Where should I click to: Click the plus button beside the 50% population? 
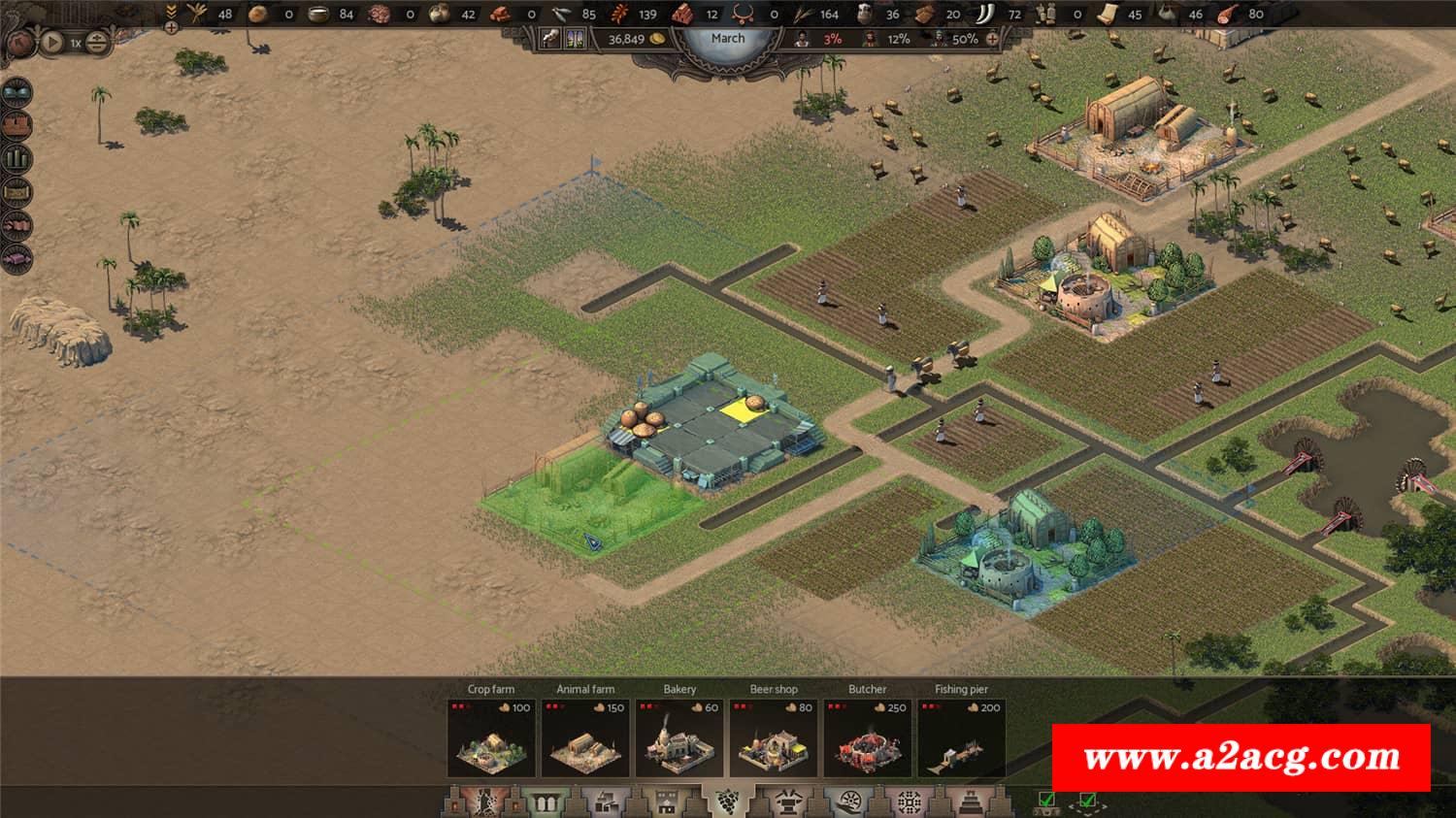pyautogui.click(x=992, y=39)
